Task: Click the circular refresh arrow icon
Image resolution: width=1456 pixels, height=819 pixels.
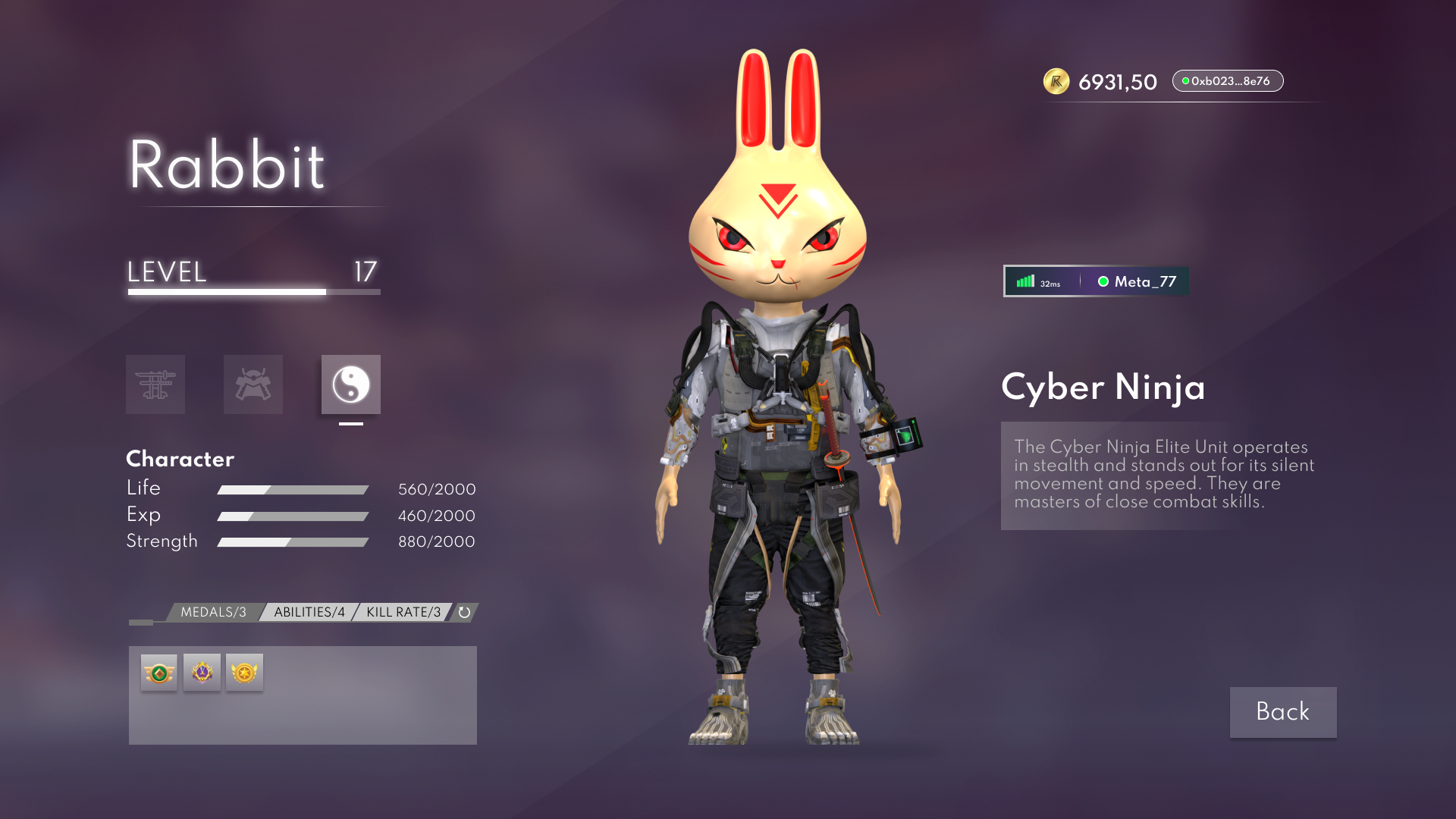Action: (x=465, y=612)
